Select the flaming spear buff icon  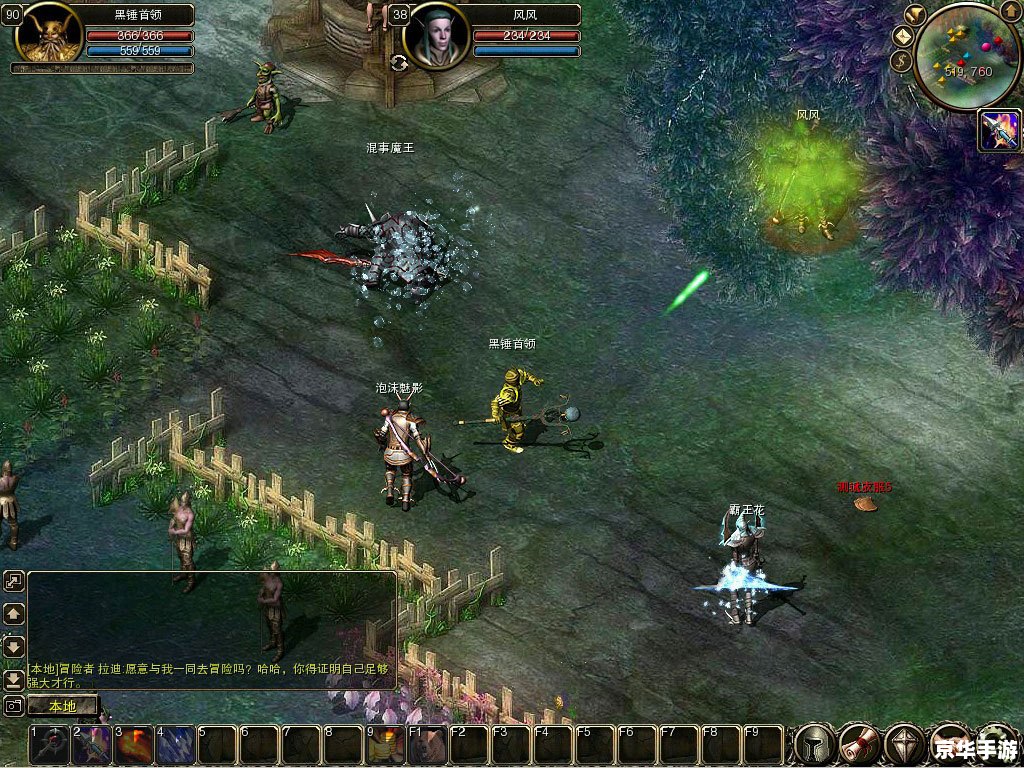click(x=999, y=131)
